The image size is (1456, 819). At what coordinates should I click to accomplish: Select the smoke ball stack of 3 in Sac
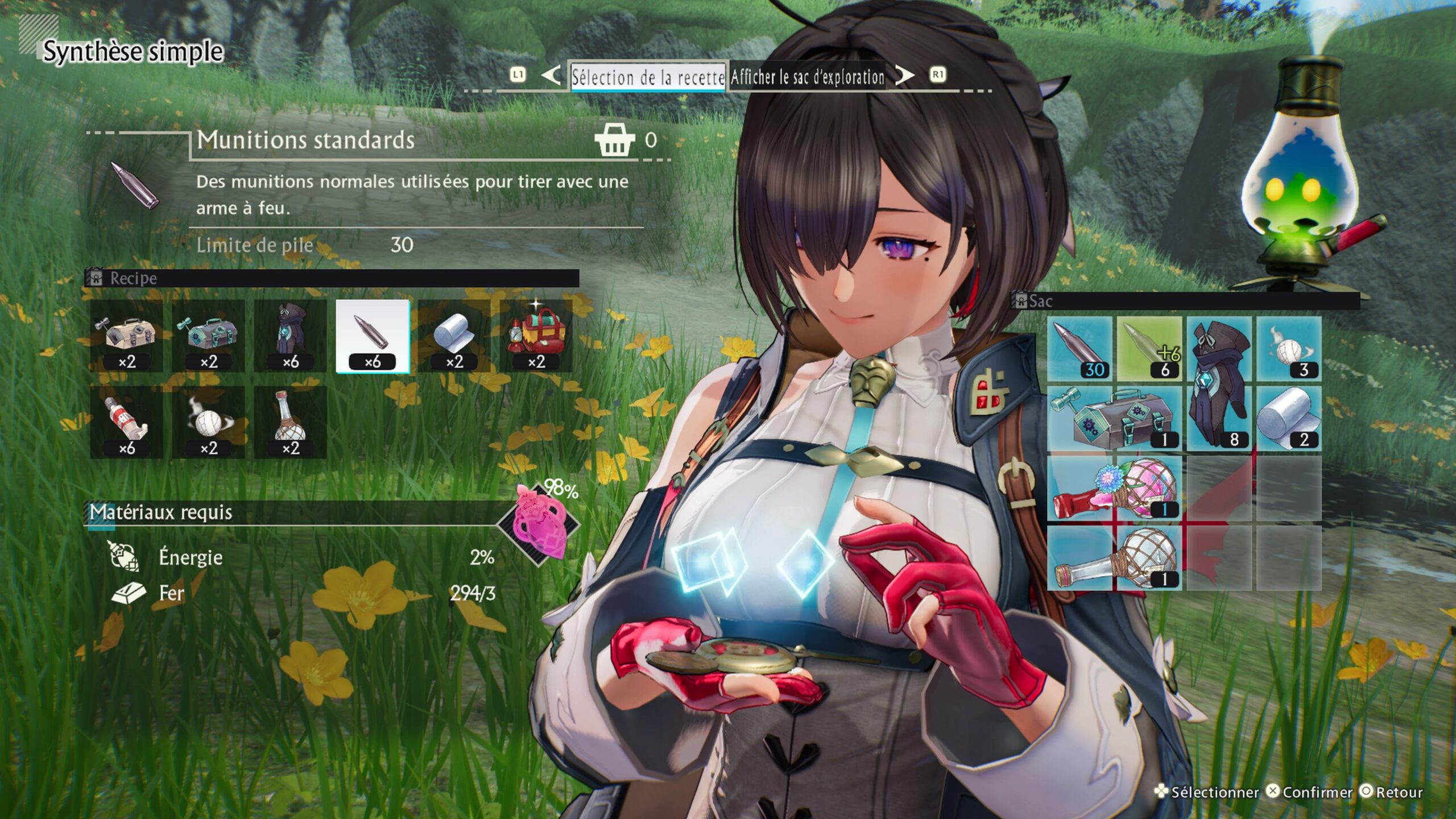click(1289, 349)
